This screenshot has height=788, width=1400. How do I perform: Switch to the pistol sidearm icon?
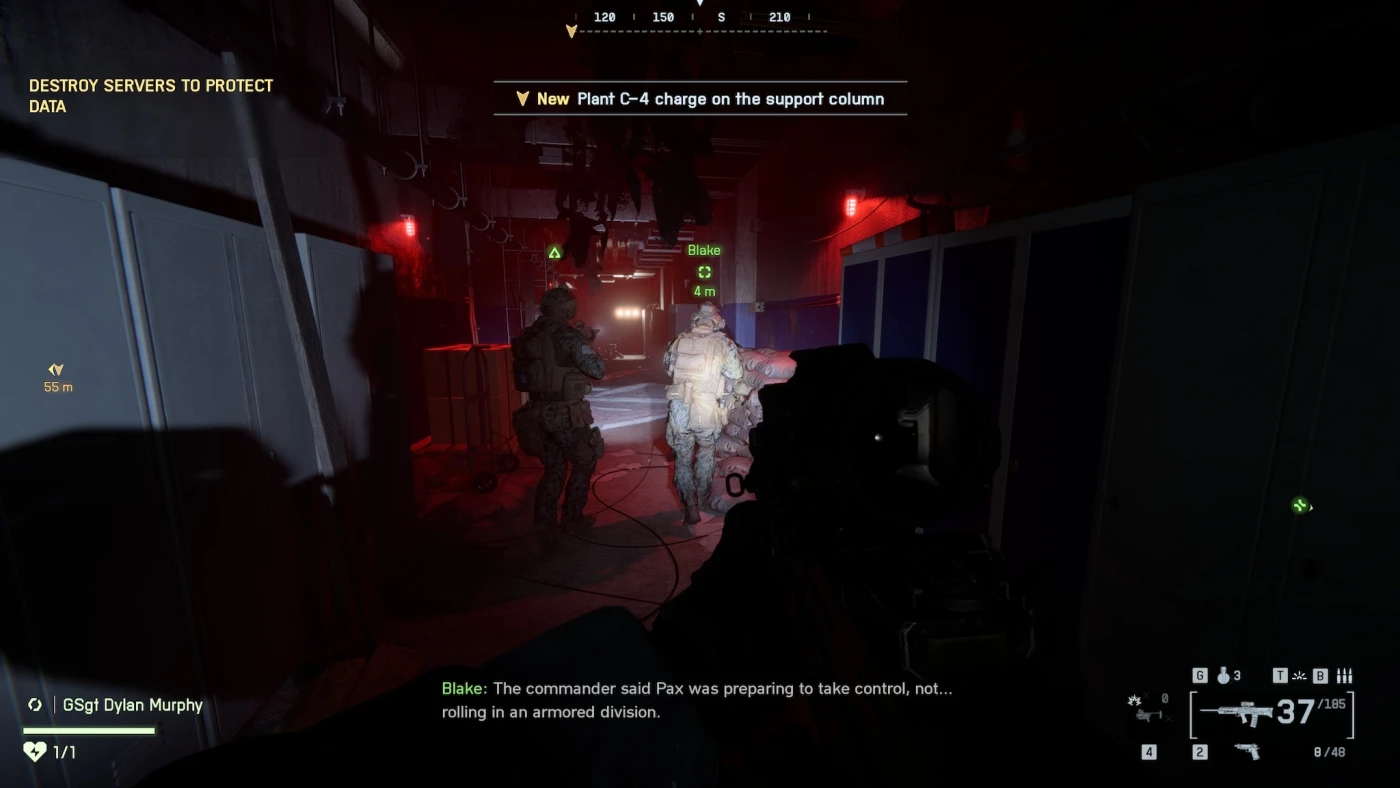[1246, 751]
